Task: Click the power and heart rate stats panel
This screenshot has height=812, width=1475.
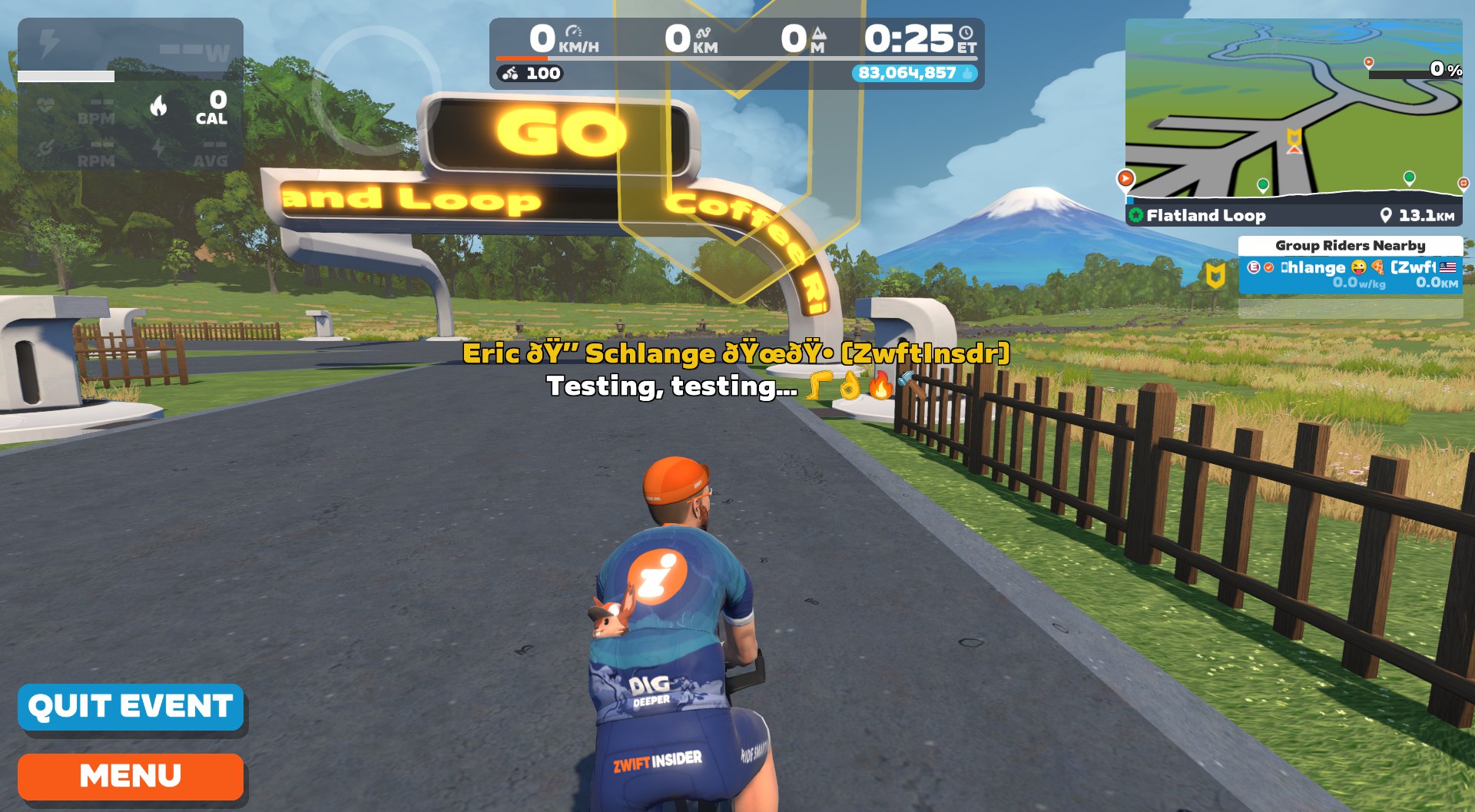Action: pyautogui.click(x=131, y=94)
